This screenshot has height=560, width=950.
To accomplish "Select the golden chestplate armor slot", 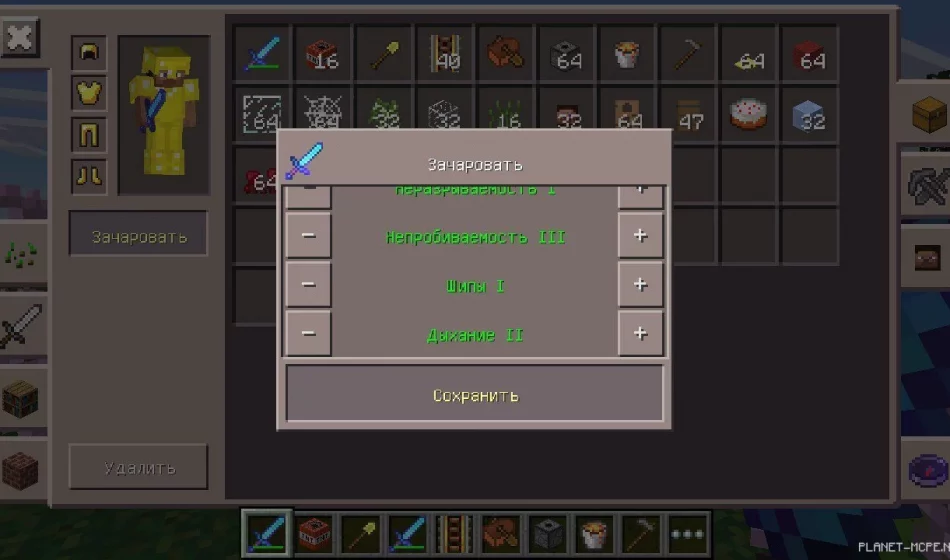I will [x=89, y=93].
